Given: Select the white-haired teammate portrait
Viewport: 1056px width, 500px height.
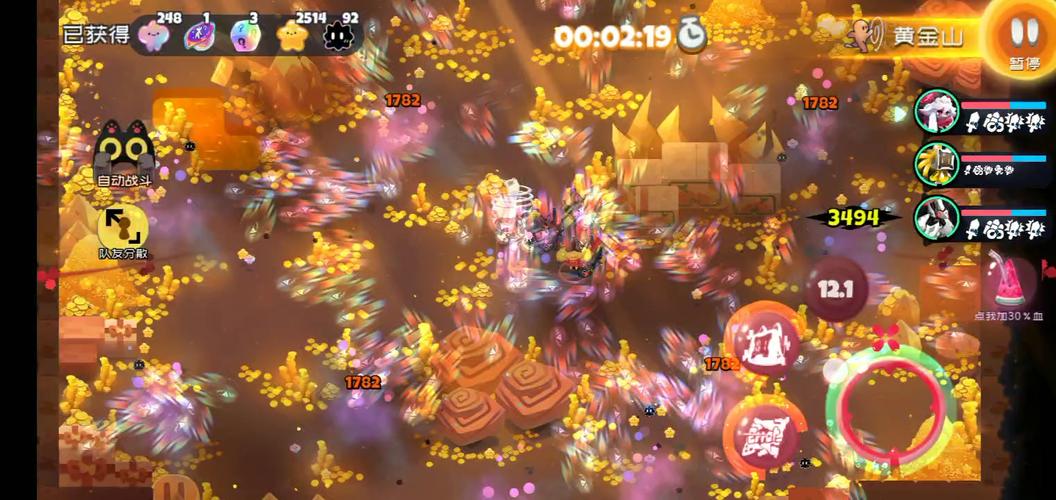Looking at the screenshot, I should tap(938, 112).
